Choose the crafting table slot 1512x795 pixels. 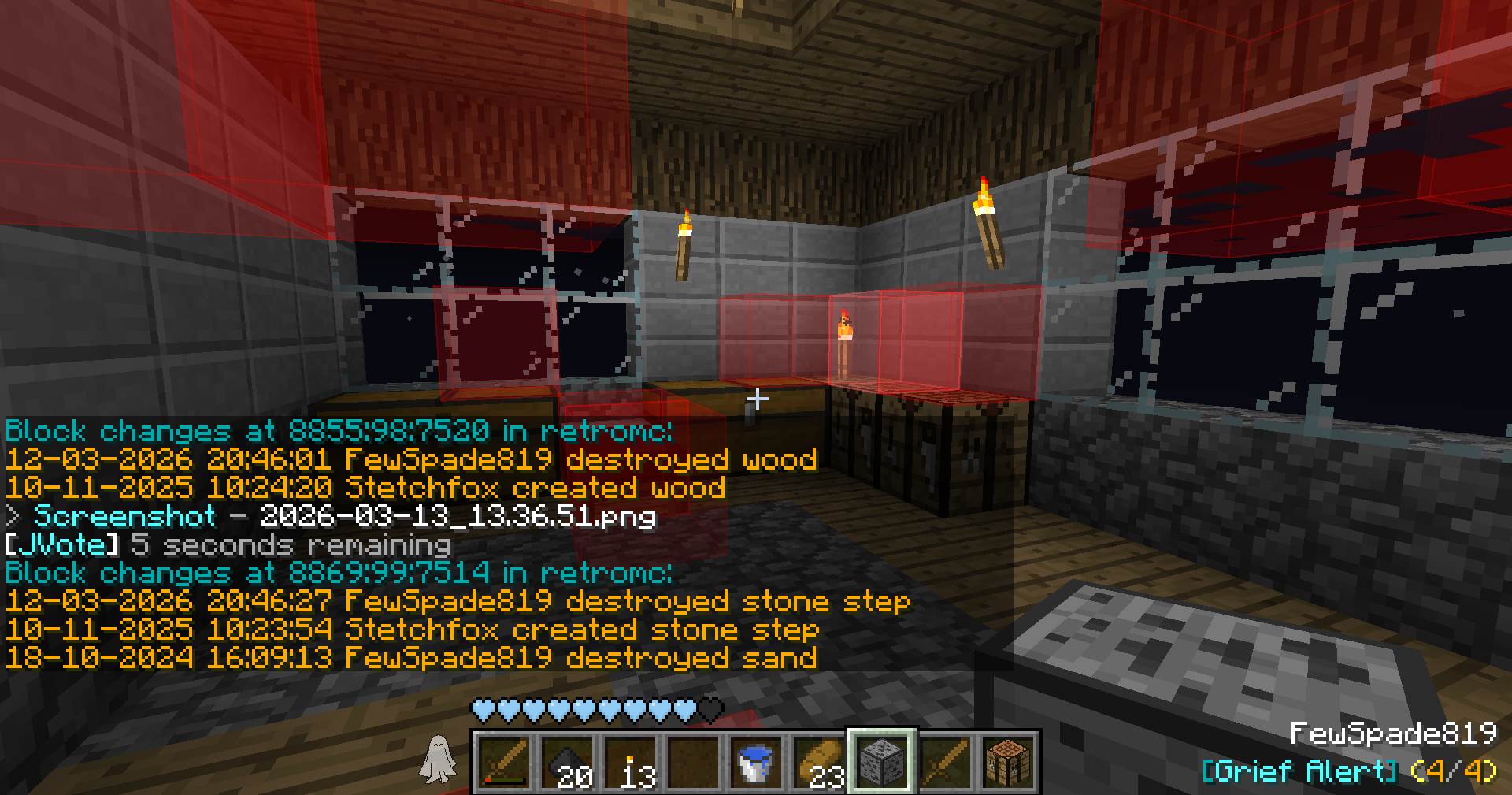(x=1008, y=762)
